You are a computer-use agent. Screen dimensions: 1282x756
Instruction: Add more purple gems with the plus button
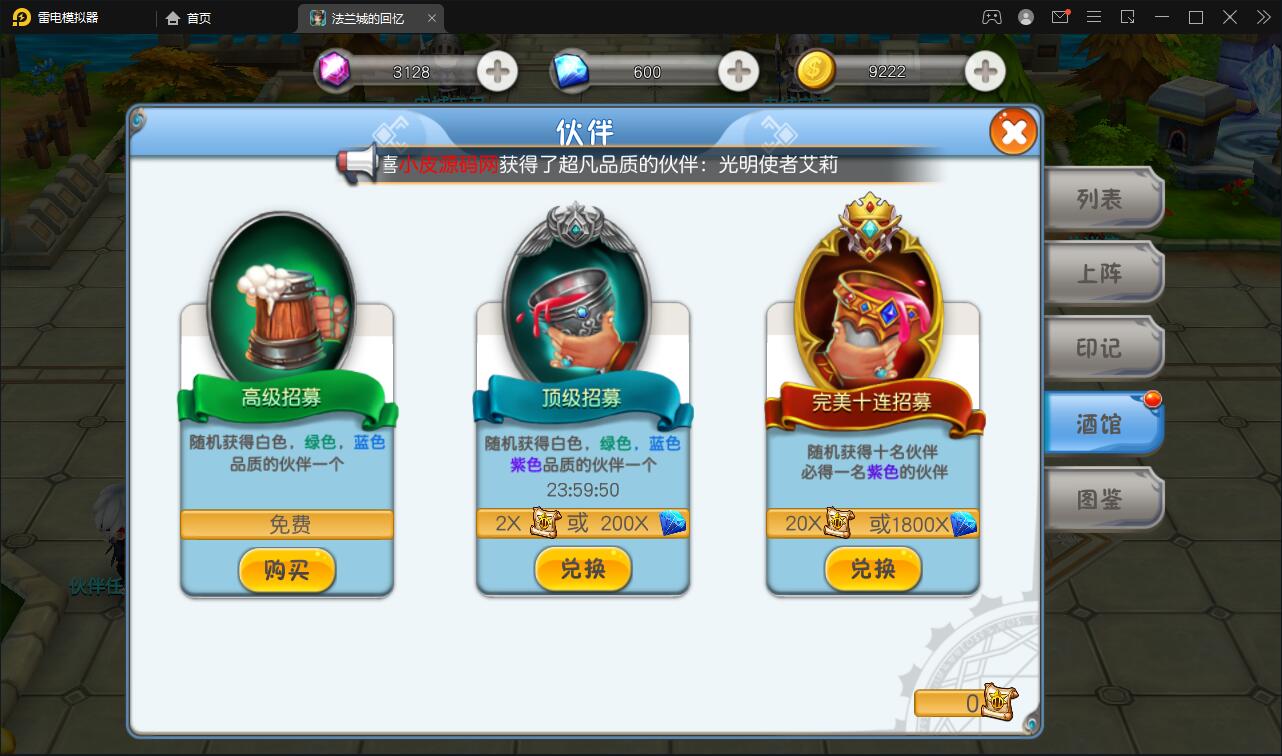click(497, 71)
